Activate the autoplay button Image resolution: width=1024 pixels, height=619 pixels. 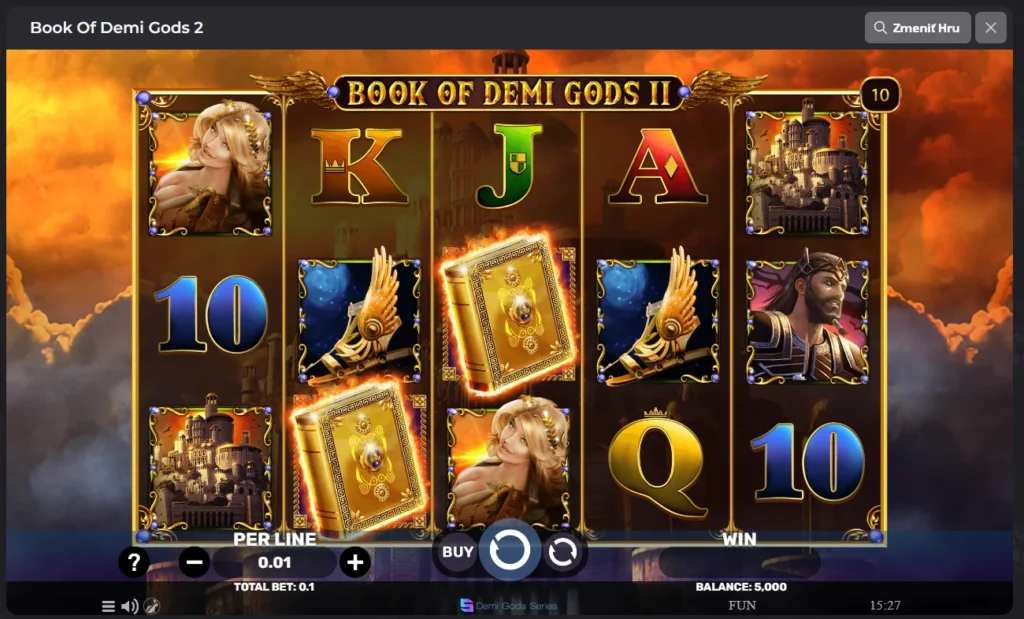click(x=563, y=551)
